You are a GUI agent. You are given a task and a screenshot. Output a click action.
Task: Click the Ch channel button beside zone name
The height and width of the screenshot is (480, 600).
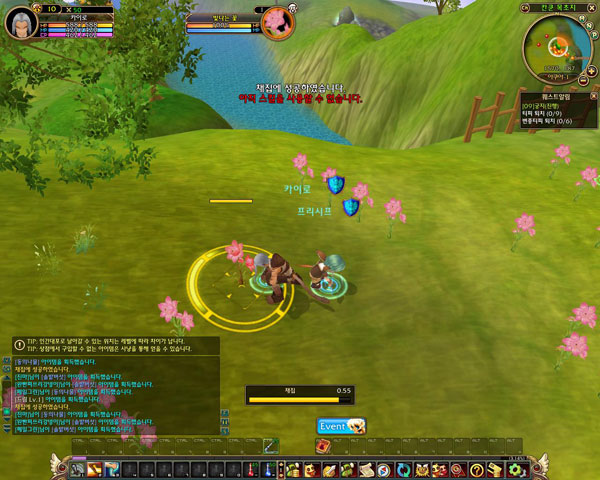tap(525, 8)
